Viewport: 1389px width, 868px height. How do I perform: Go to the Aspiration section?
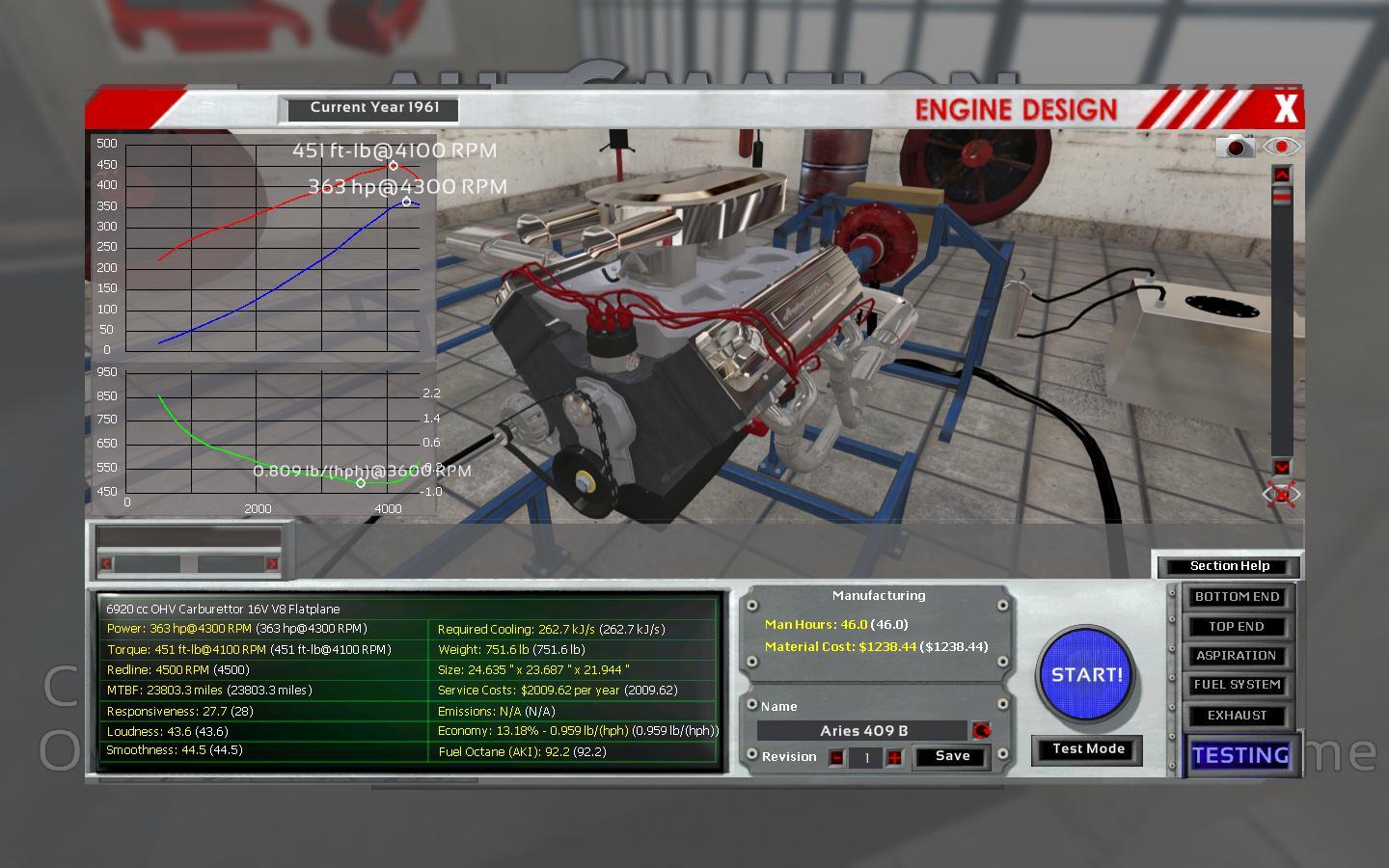click(x=1237, y=656)
